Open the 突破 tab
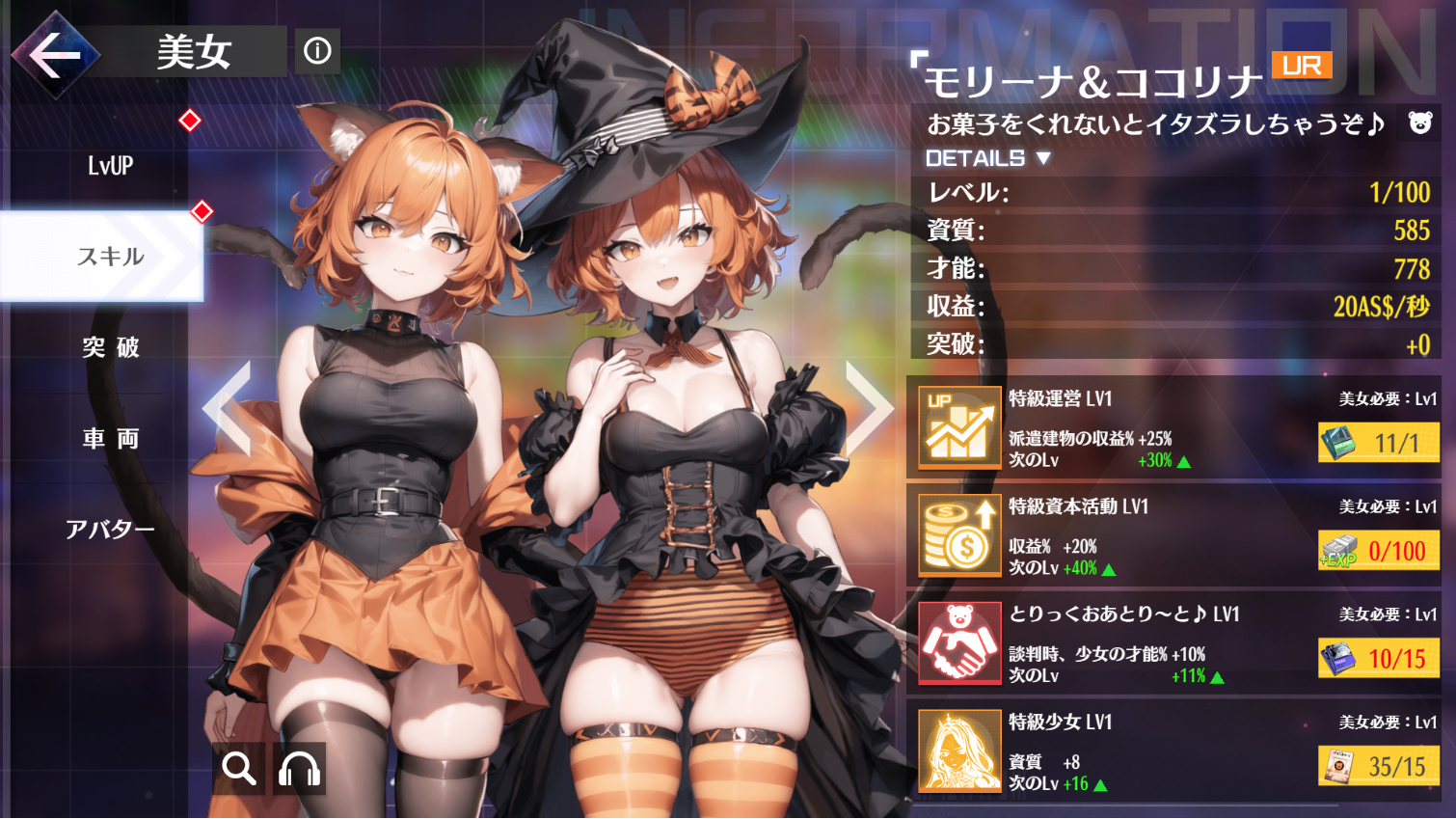Viewport: 1456px width, 819px height. (109, 347)
